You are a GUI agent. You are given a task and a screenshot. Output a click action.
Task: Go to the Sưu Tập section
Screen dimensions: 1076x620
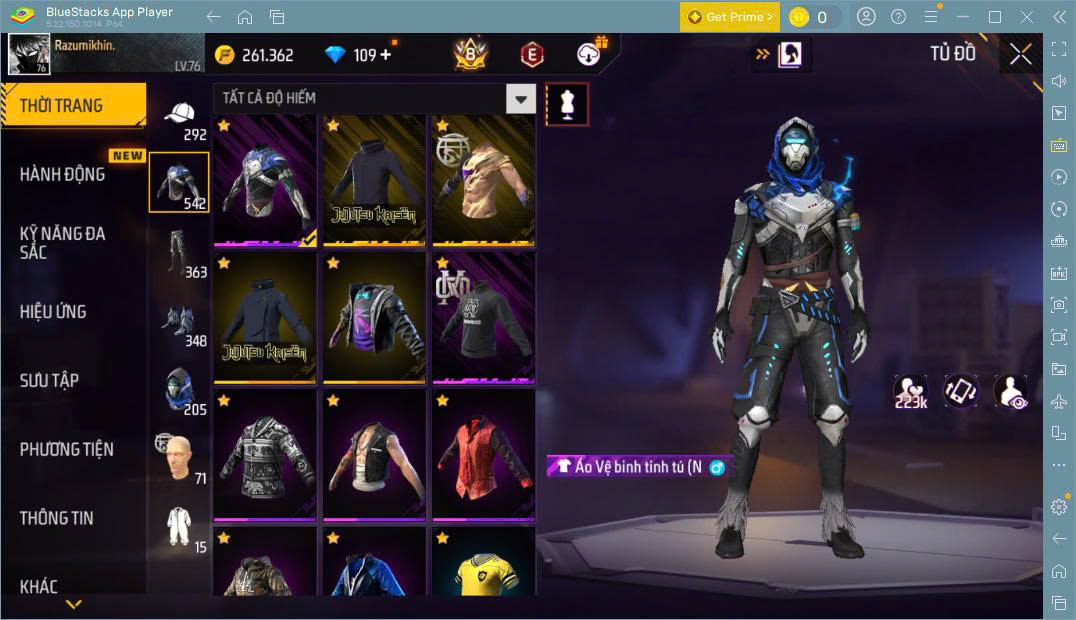pyautogui.click(x=49, y=380)
